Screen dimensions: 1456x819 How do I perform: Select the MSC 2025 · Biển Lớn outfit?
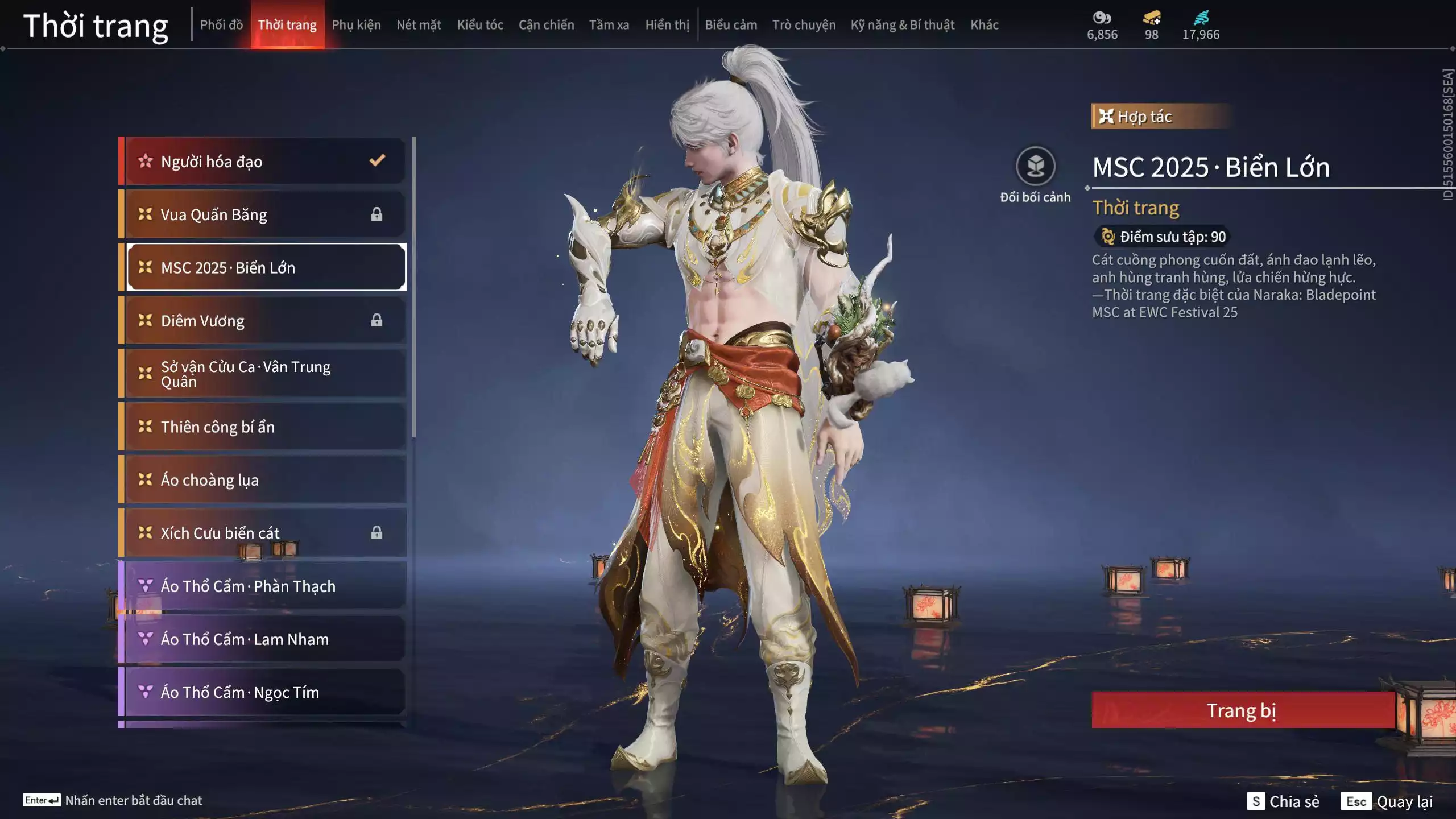264,267
